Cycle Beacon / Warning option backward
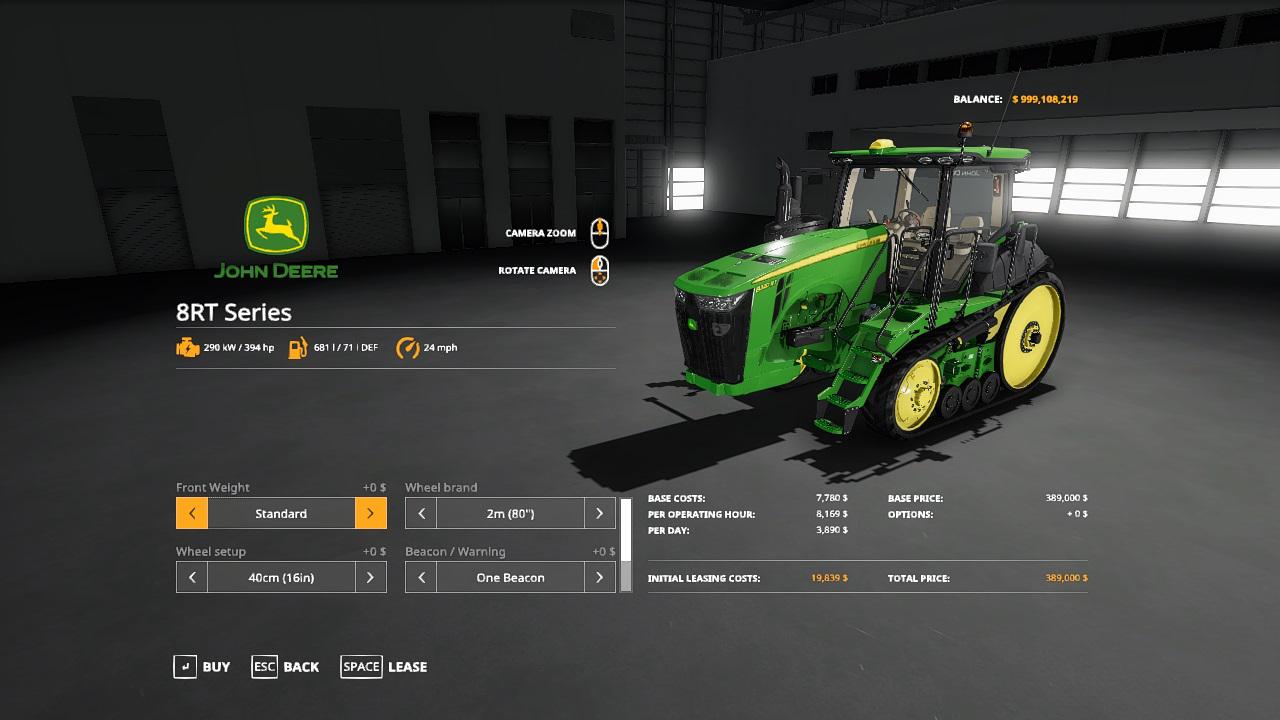Viewport: 1280px width, 720px height. point(421,578)
